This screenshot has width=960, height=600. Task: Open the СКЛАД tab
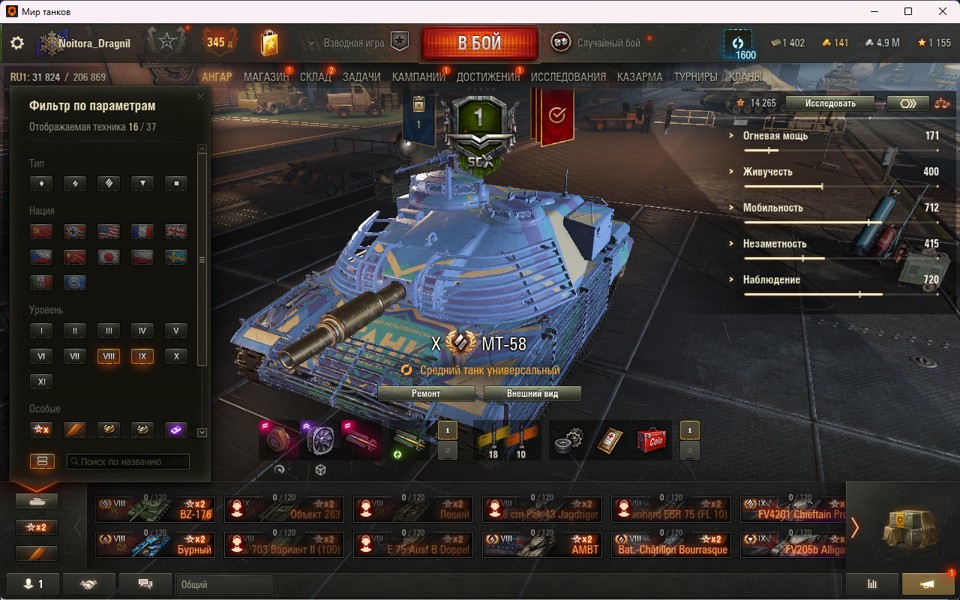[315, 77]
